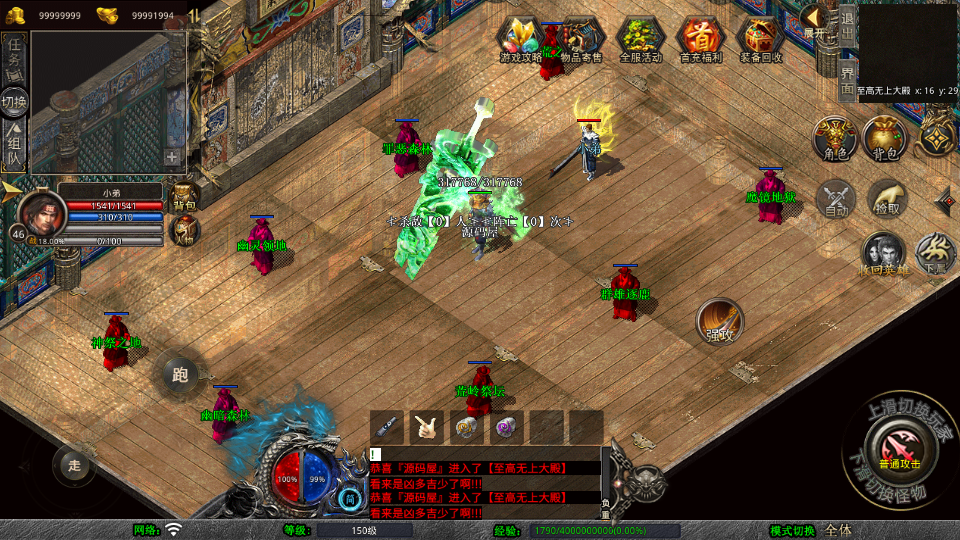The width and height of the screenshot is (960, 540).
Task: Click the 界面 interface button
Action: (847, 80)
